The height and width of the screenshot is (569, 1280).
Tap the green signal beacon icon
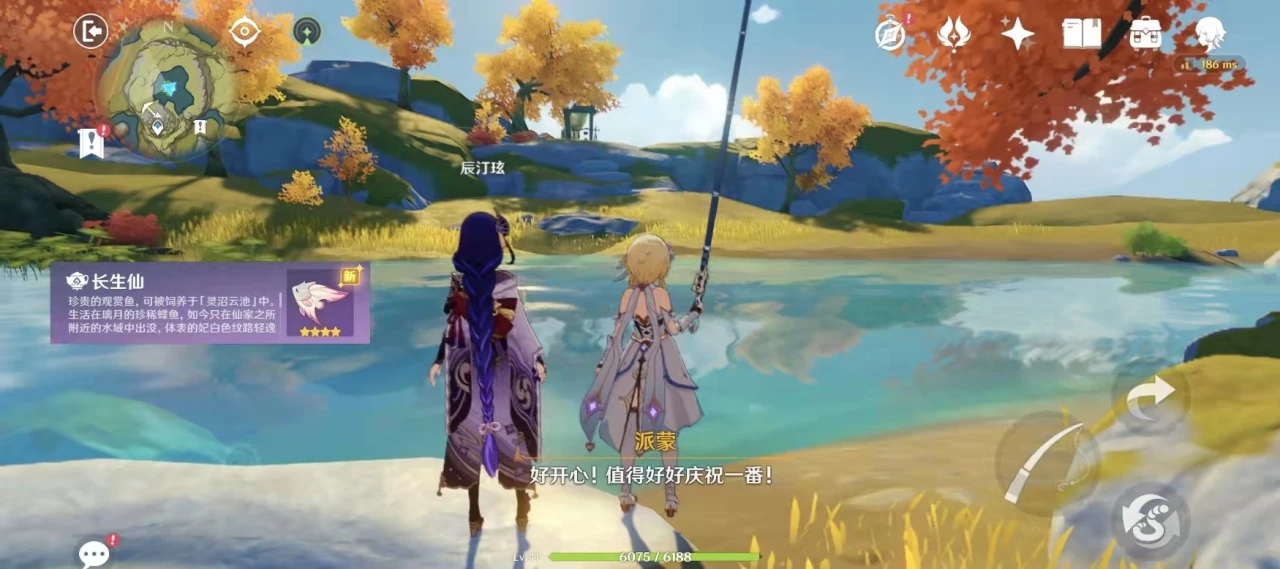(307, 32)
